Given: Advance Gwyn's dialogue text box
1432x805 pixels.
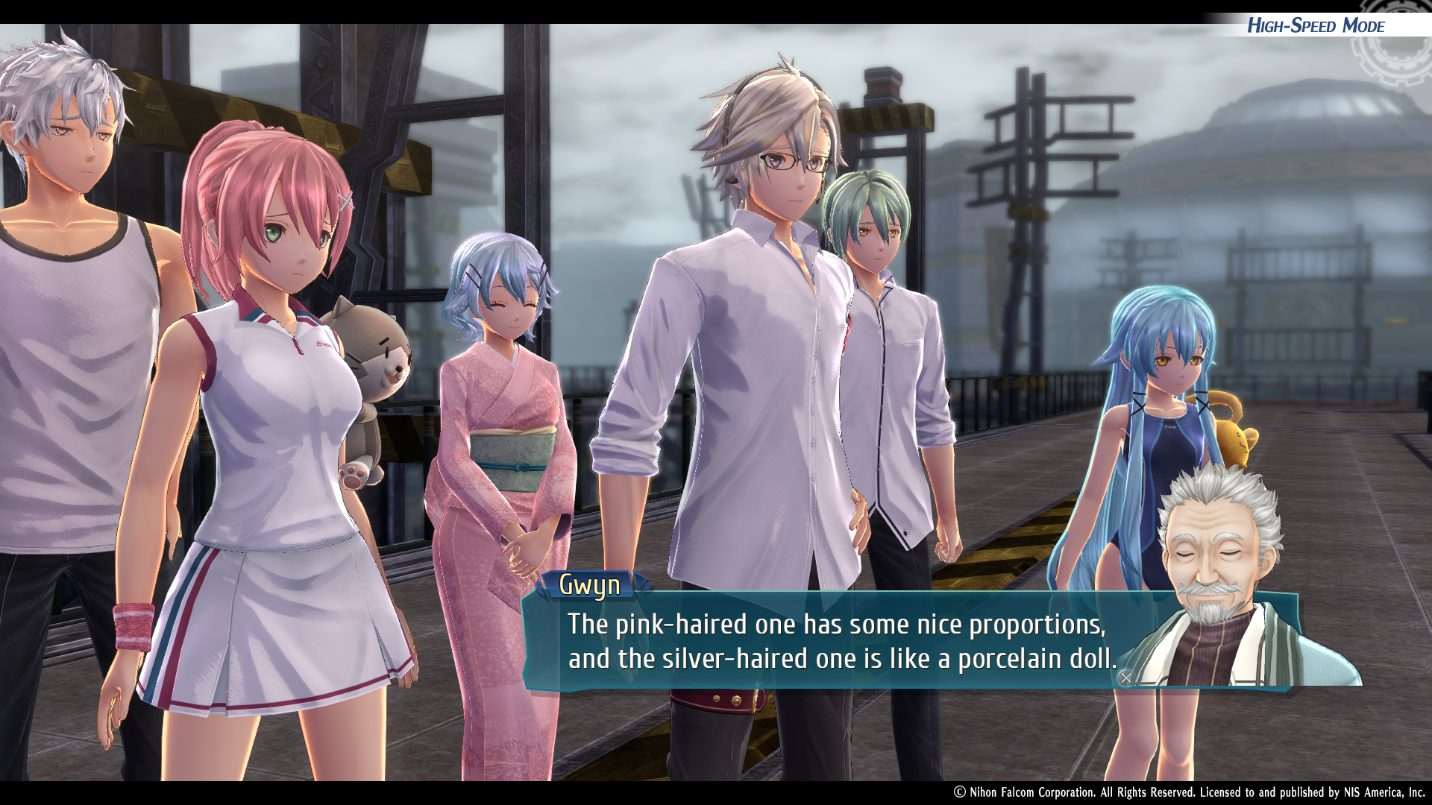Looking at the screenshot, I should [1126, 677].
